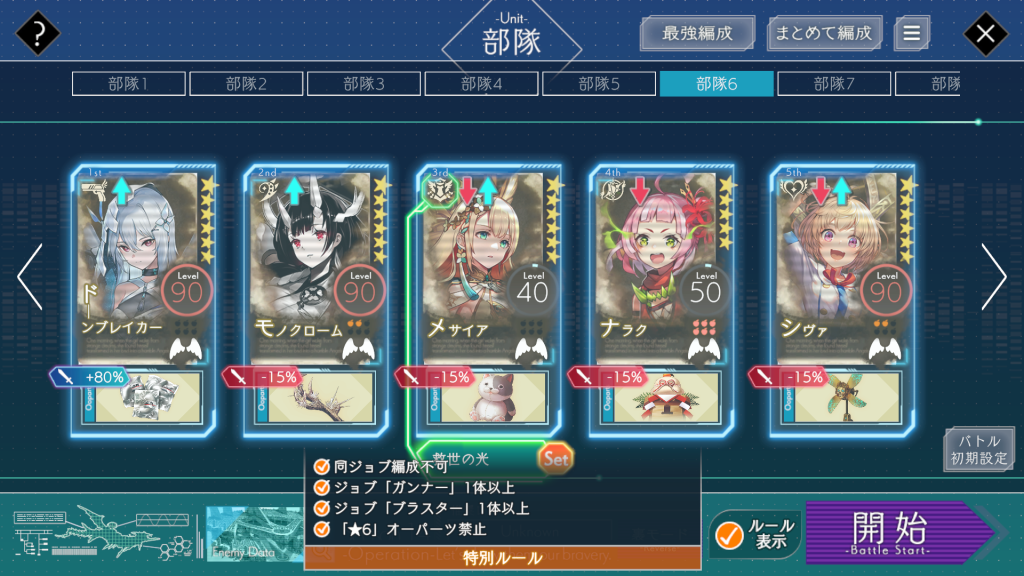1024x576 pixels.
Task: Switch to 部隊5 tab
Action: pyautogui.click(x=599, y=84)
